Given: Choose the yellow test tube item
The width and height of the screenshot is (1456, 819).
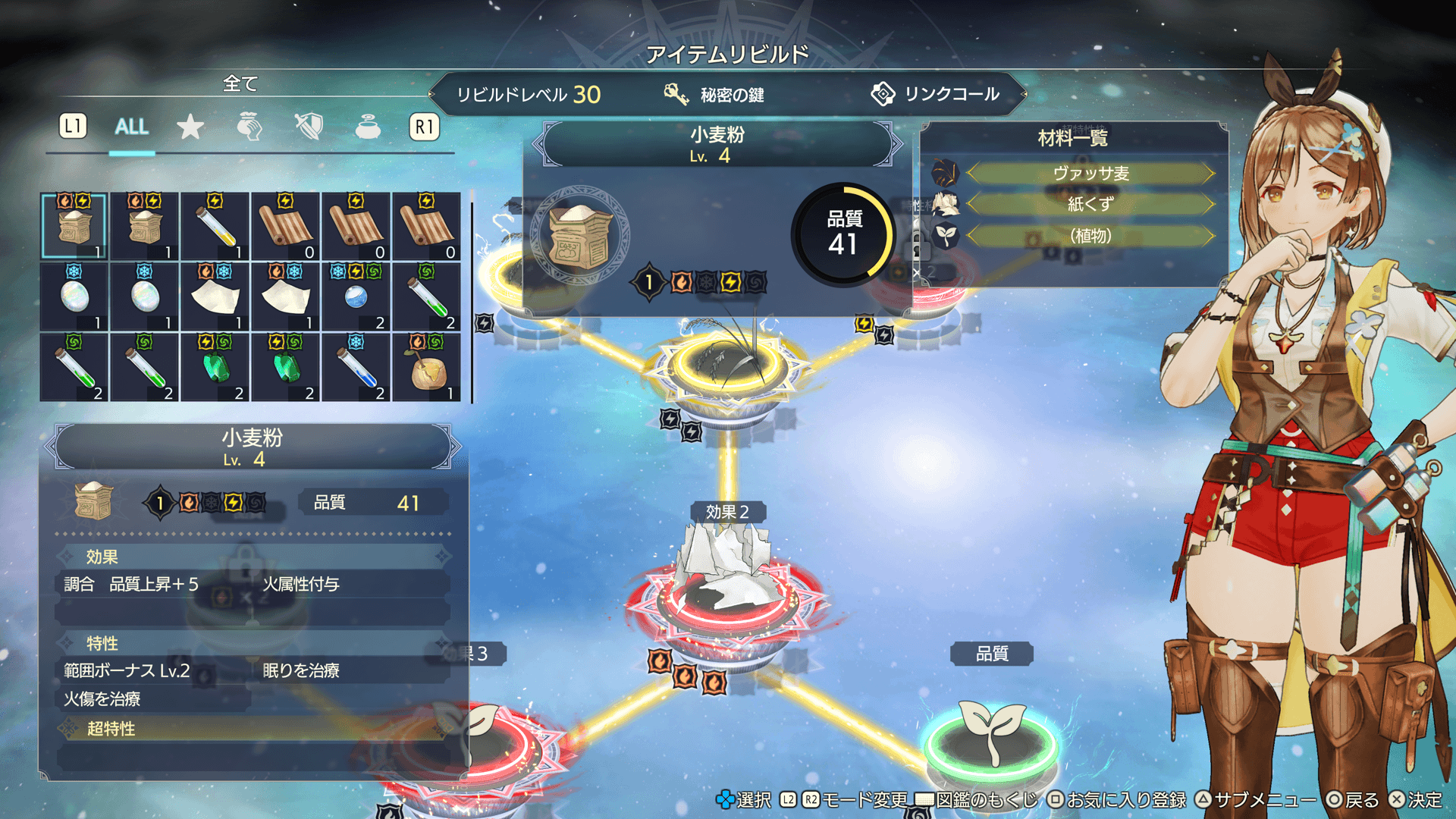Looking at the screenshot, I should click(215, 226).
